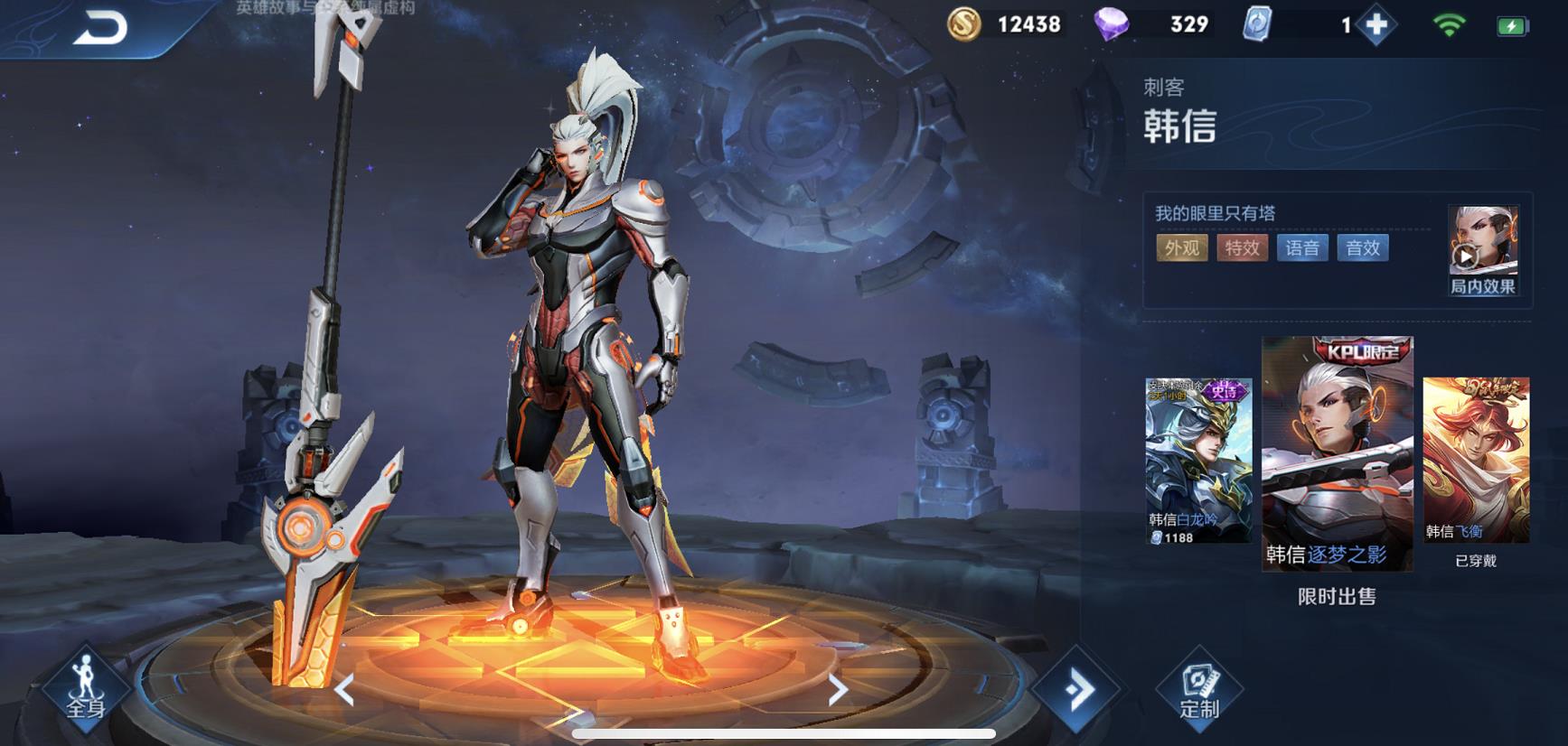The width and height of the screenshot is (1568, 746).
Task: Tap the gold coin currency icon
Action: [x=964, y=24]
